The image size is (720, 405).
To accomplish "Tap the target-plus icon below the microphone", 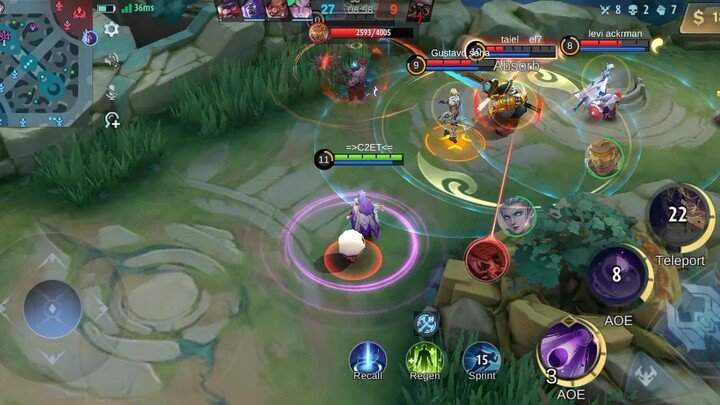I will [x=112, y=120].
